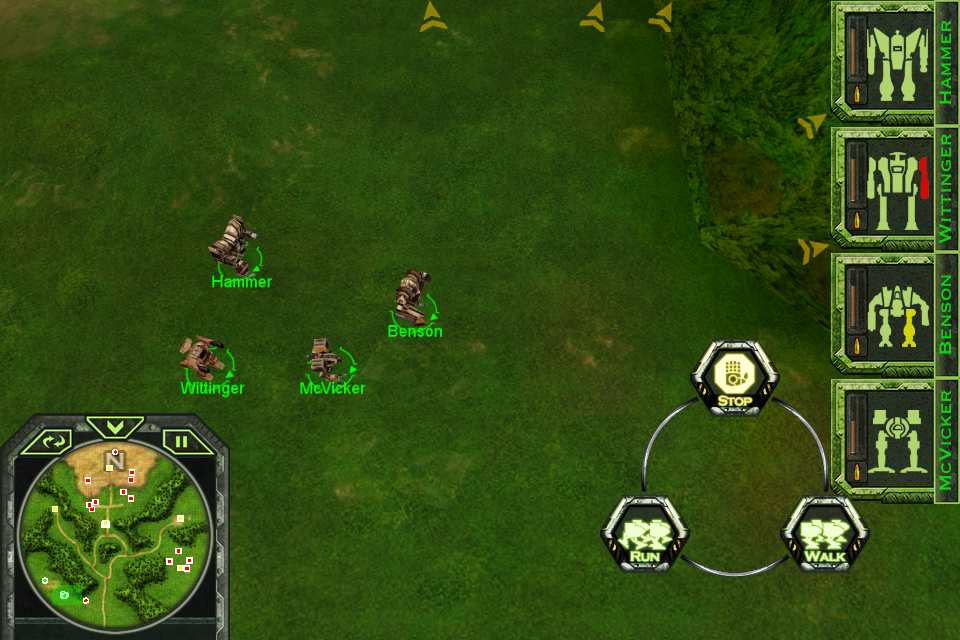Select McVicker's mech status panel
The height and width of the screenshot is (640, 960).
pos(884,438)
